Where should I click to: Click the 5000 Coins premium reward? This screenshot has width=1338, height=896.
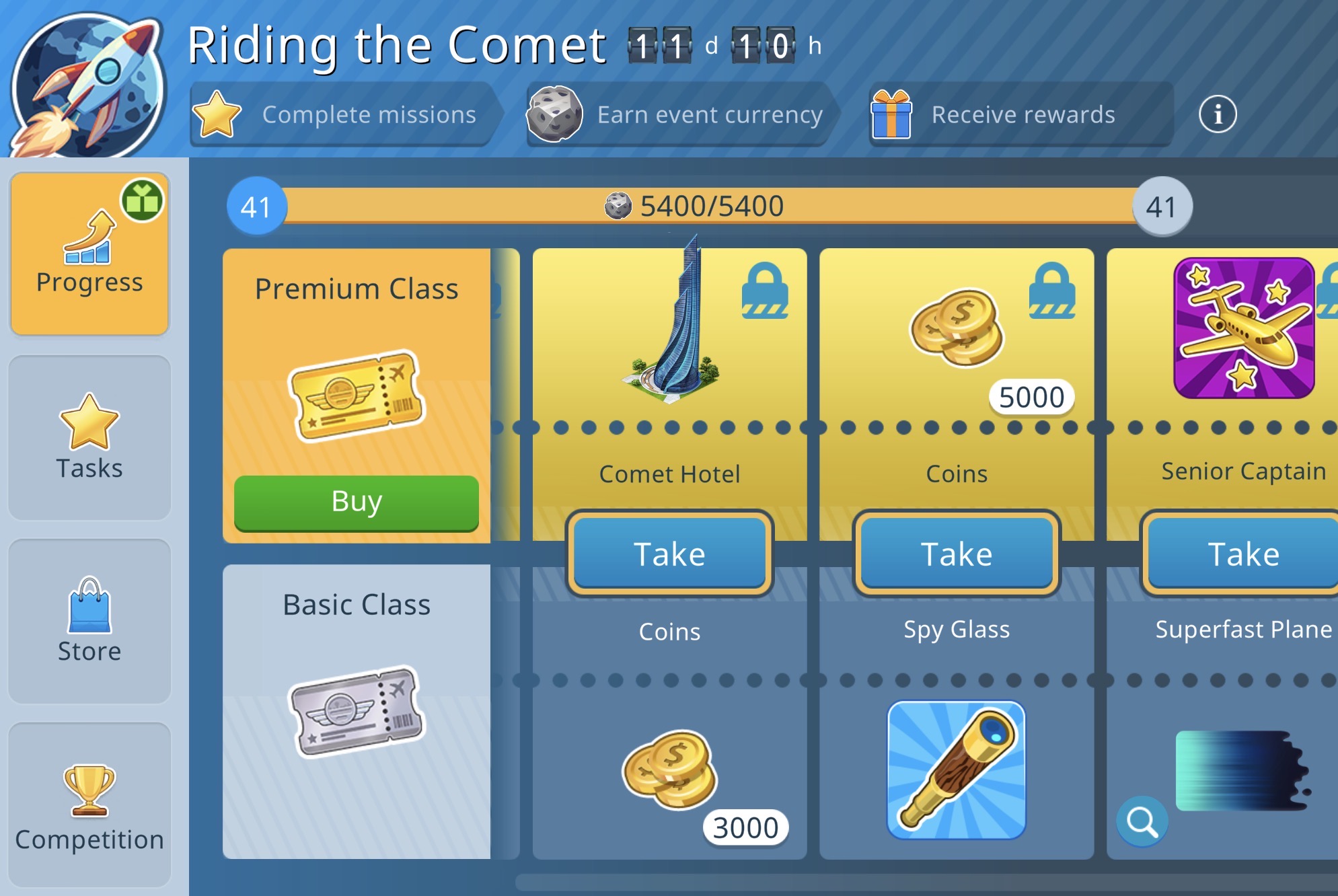tap(957, 330)
